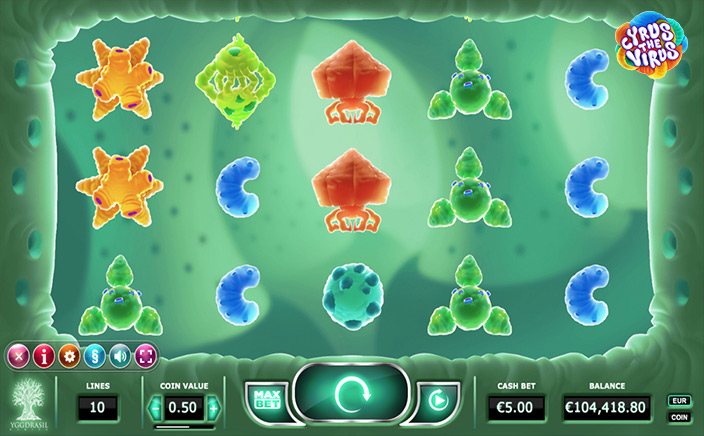
Task: Open settings via the orange gear icon
Action: coord(69,355)
